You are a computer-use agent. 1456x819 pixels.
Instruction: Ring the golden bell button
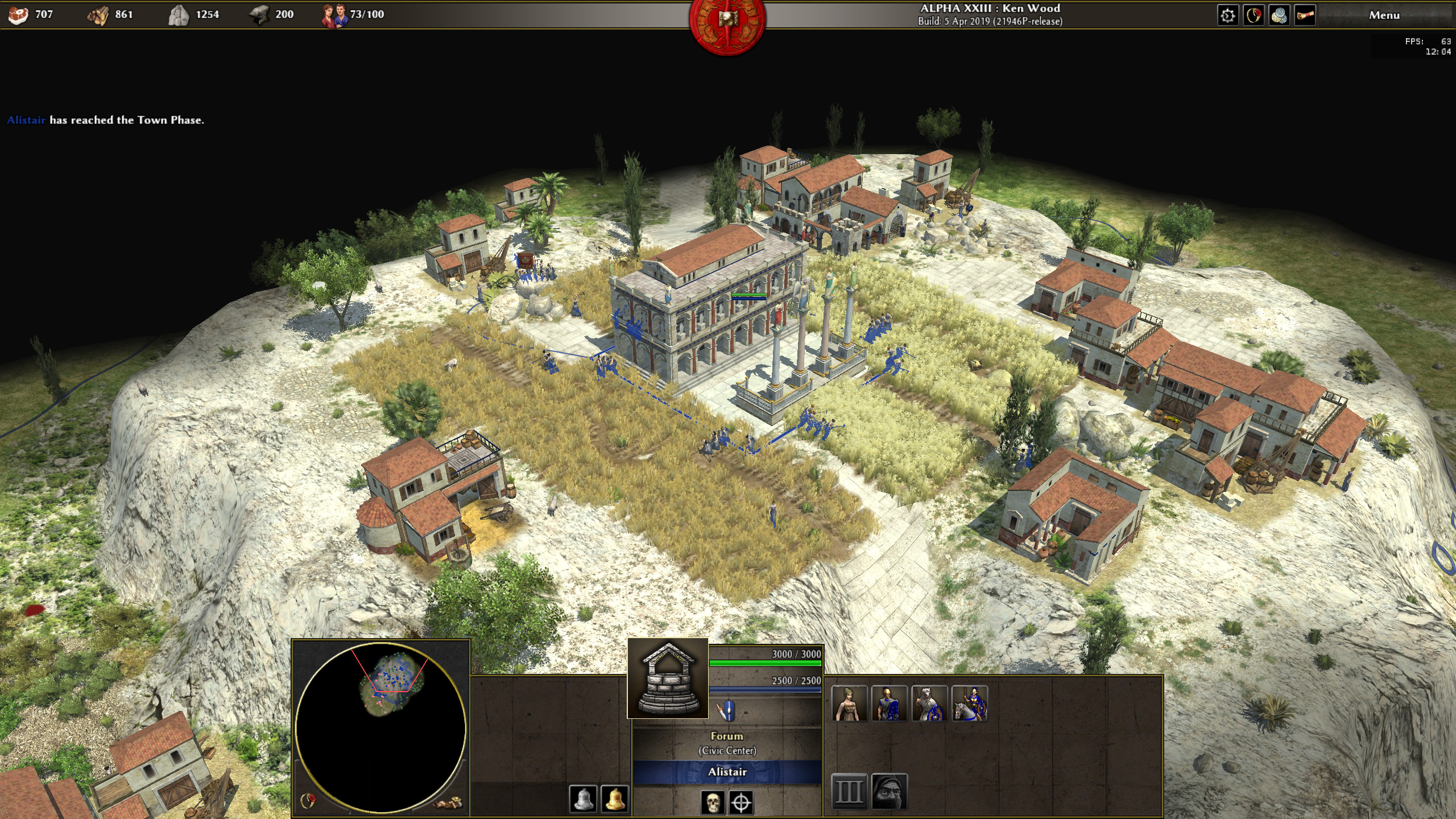614,799
